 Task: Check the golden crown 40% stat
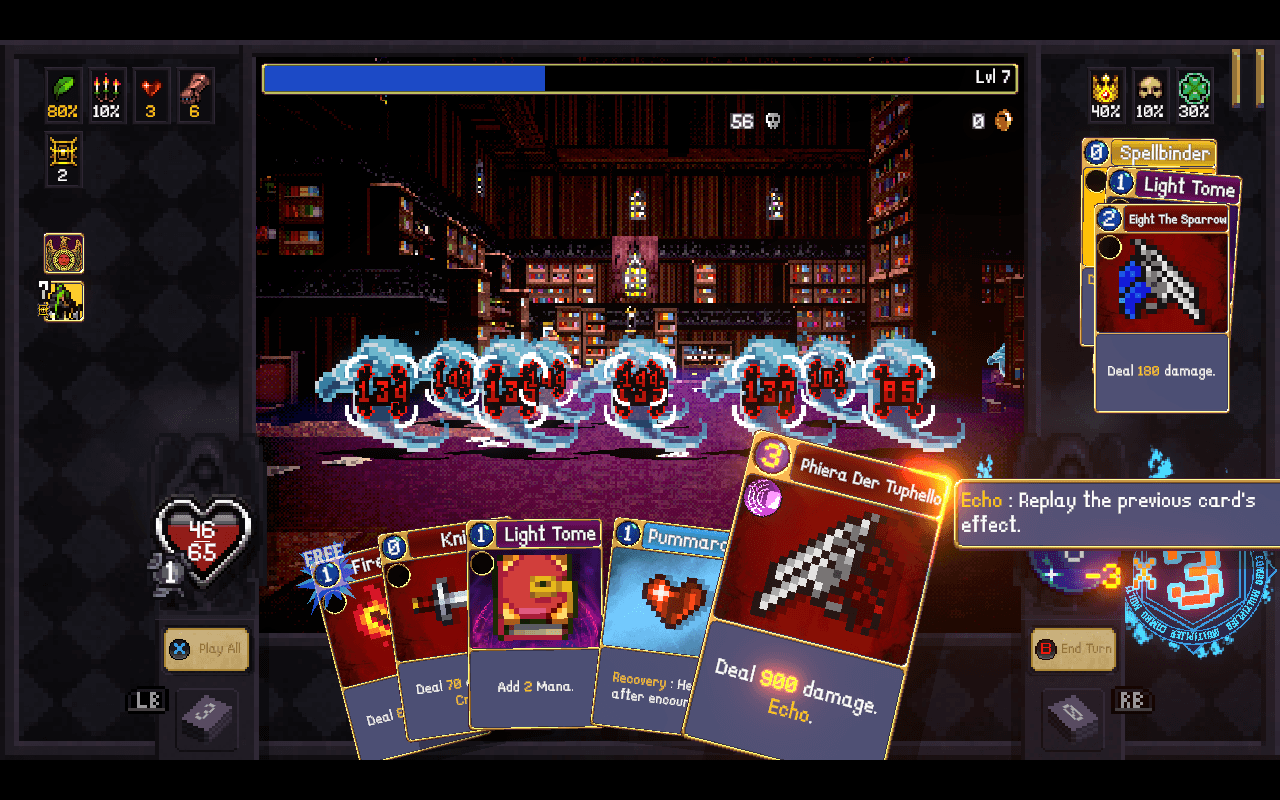(1105, 95)
